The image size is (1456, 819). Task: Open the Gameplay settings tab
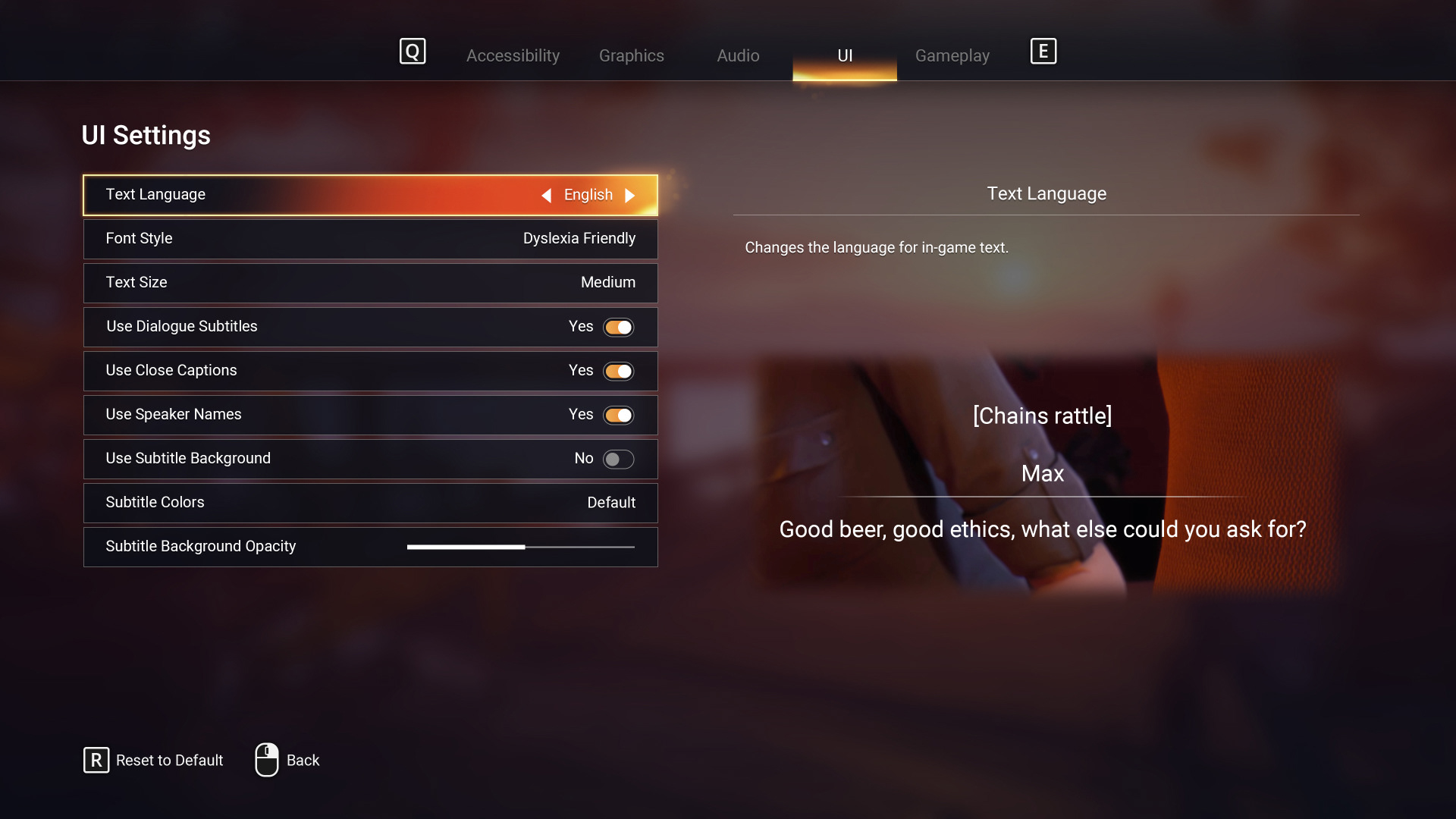pyautogui.click(x=952, y=55)
